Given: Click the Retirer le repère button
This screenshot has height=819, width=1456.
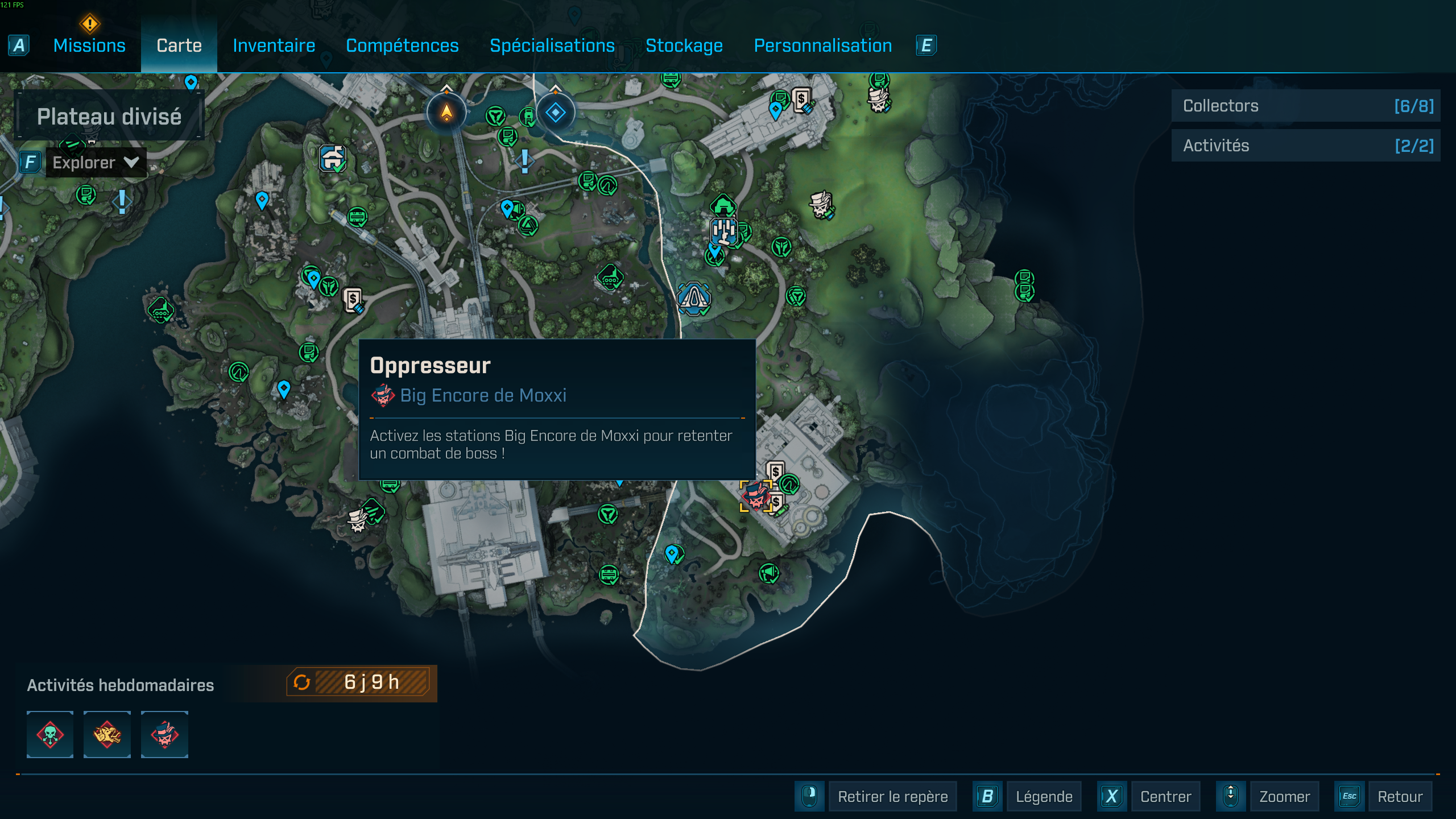Looking at the screenshot, I should tap(892, 796).
